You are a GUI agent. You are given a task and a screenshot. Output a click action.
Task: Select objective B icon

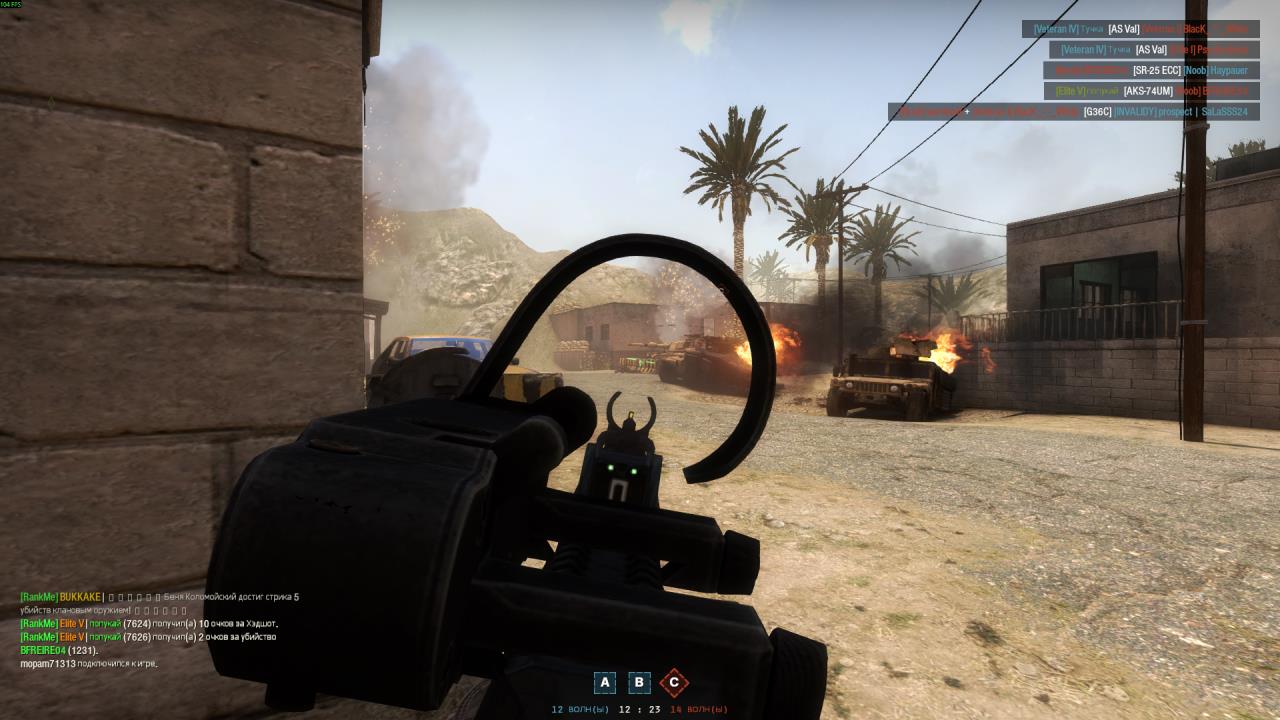[x=639, y=683]
